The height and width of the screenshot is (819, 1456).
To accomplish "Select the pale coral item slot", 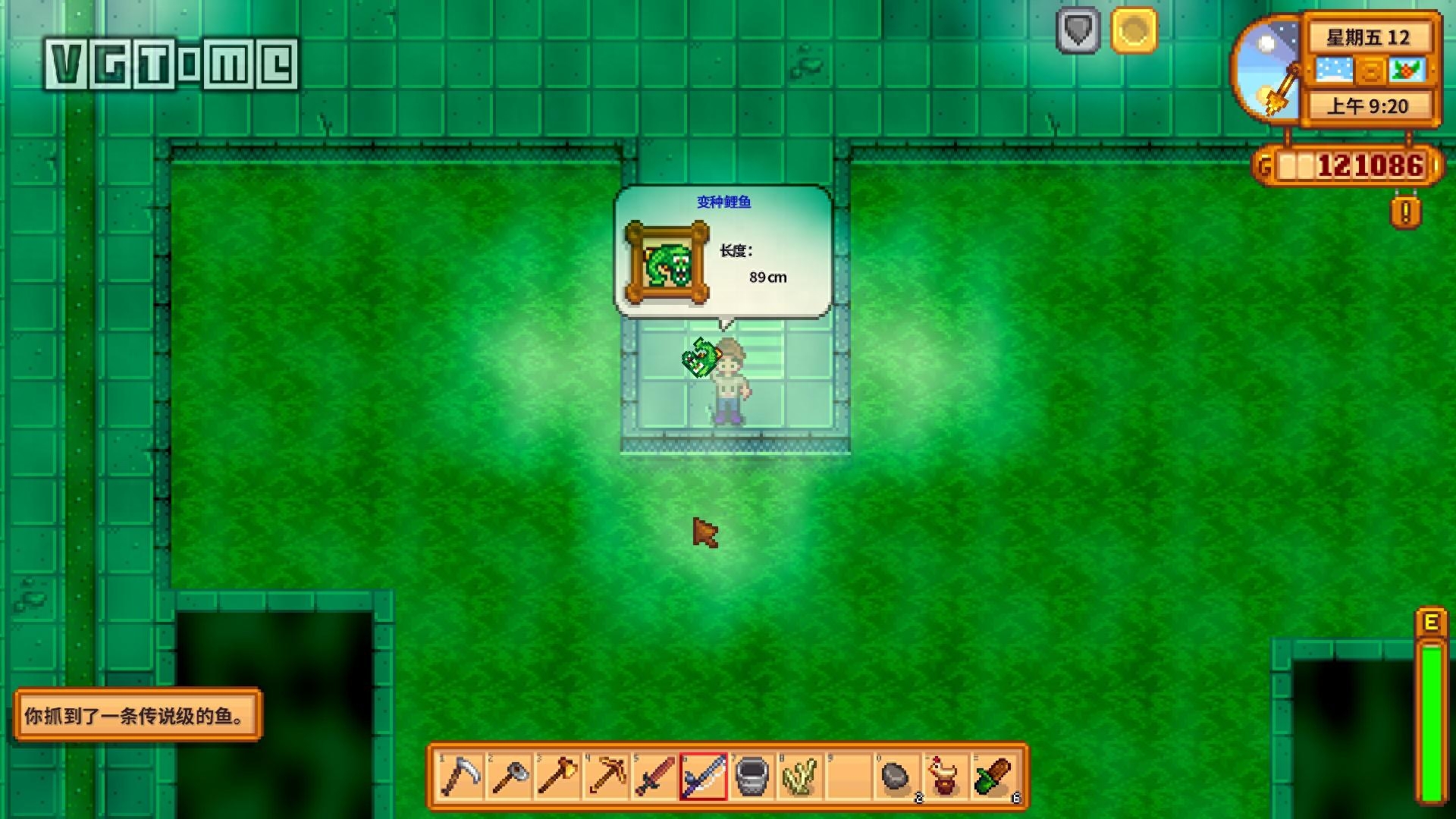I will (800, 777).
